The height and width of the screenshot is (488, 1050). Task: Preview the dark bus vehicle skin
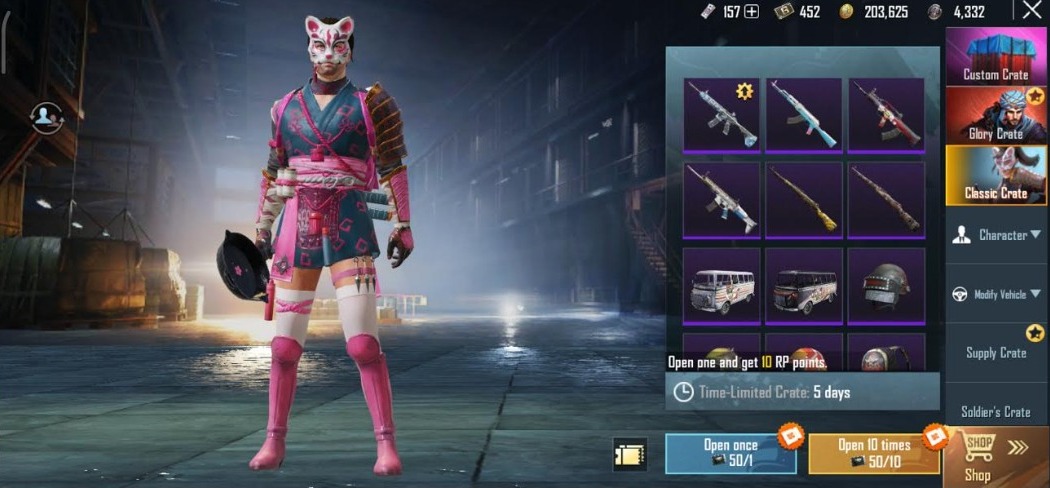804,286
